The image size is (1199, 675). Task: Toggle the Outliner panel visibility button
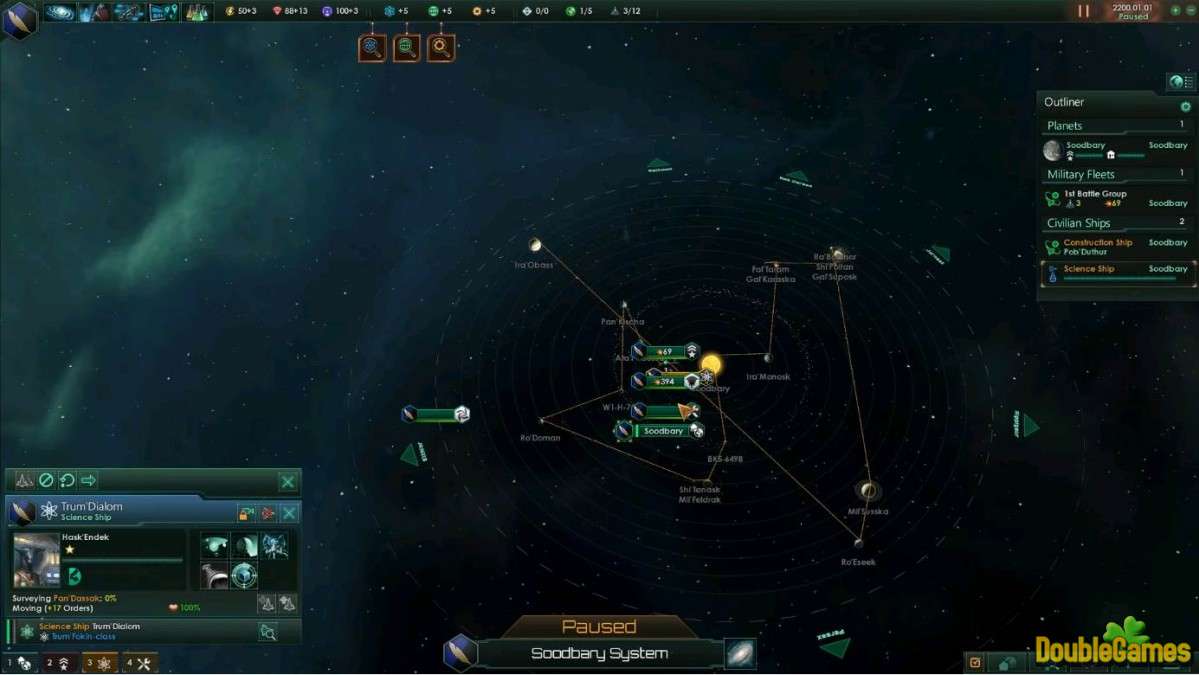1181,82
